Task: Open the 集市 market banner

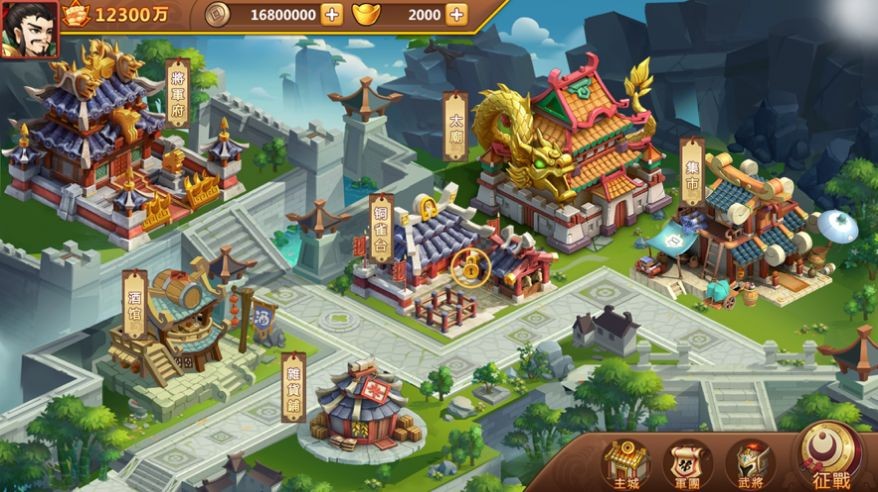Action: coord(692,171)
